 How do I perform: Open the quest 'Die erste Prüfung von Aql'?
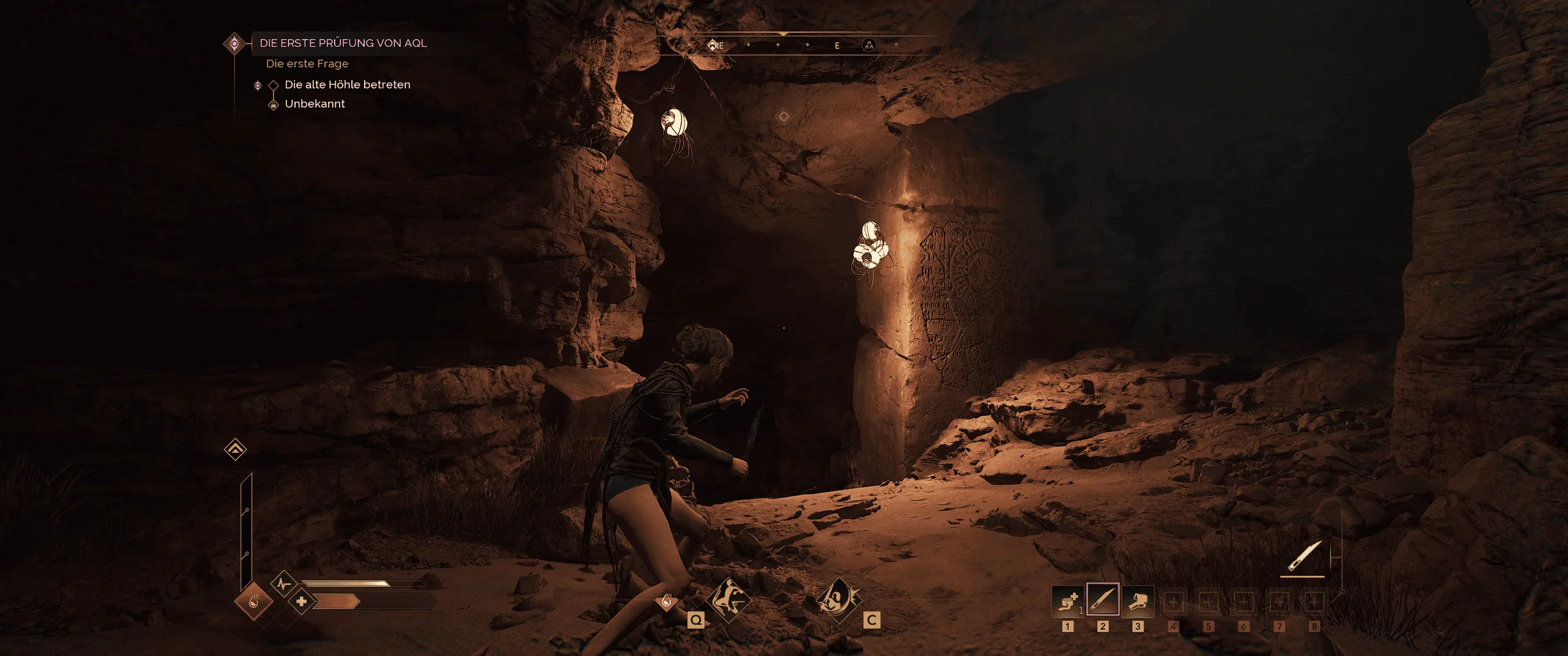click(x=343, y=43)
